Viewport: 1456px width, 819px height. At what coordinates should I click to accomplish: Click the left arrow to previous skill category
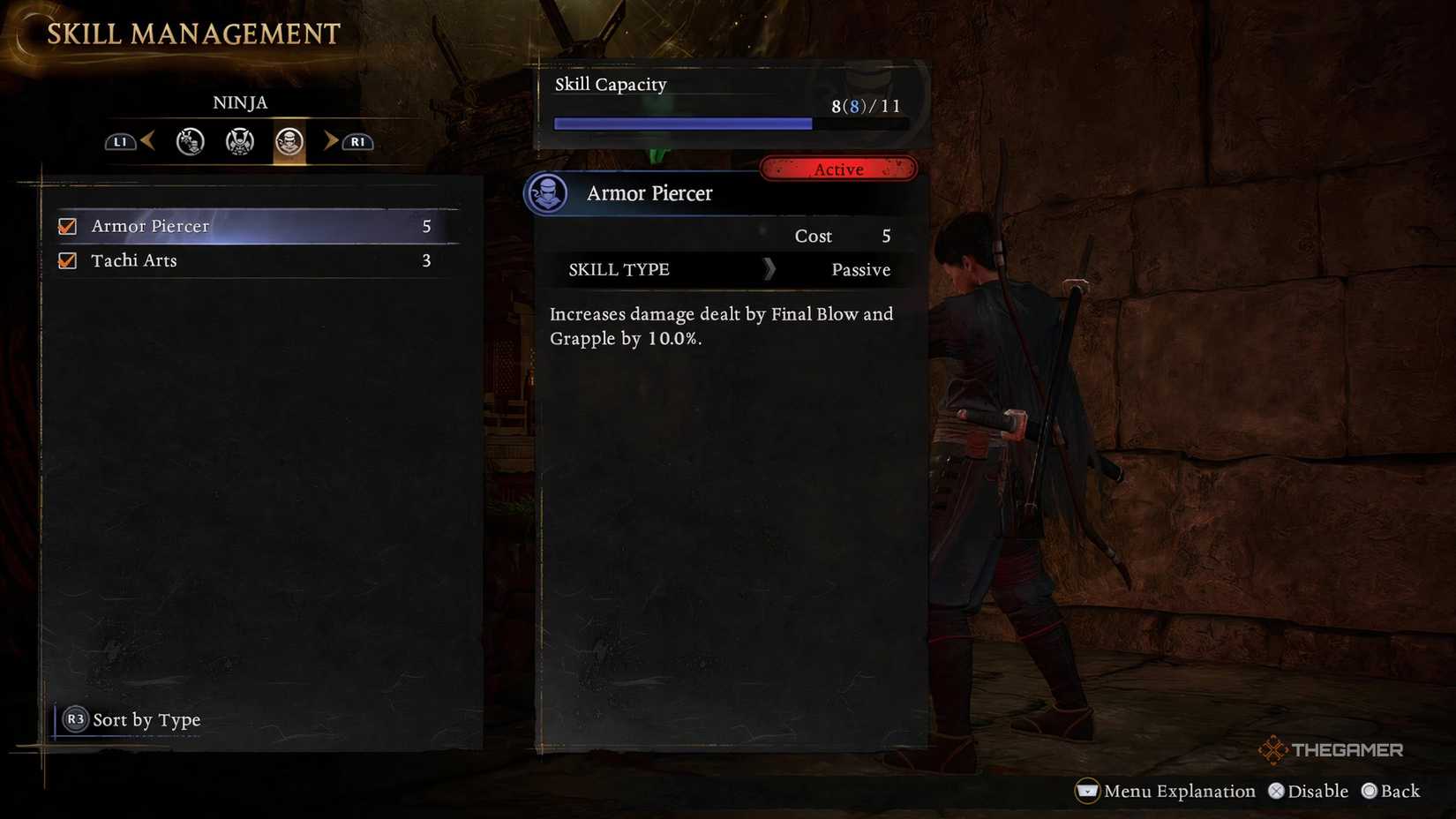pyautogui.click(x=147, y=141)
